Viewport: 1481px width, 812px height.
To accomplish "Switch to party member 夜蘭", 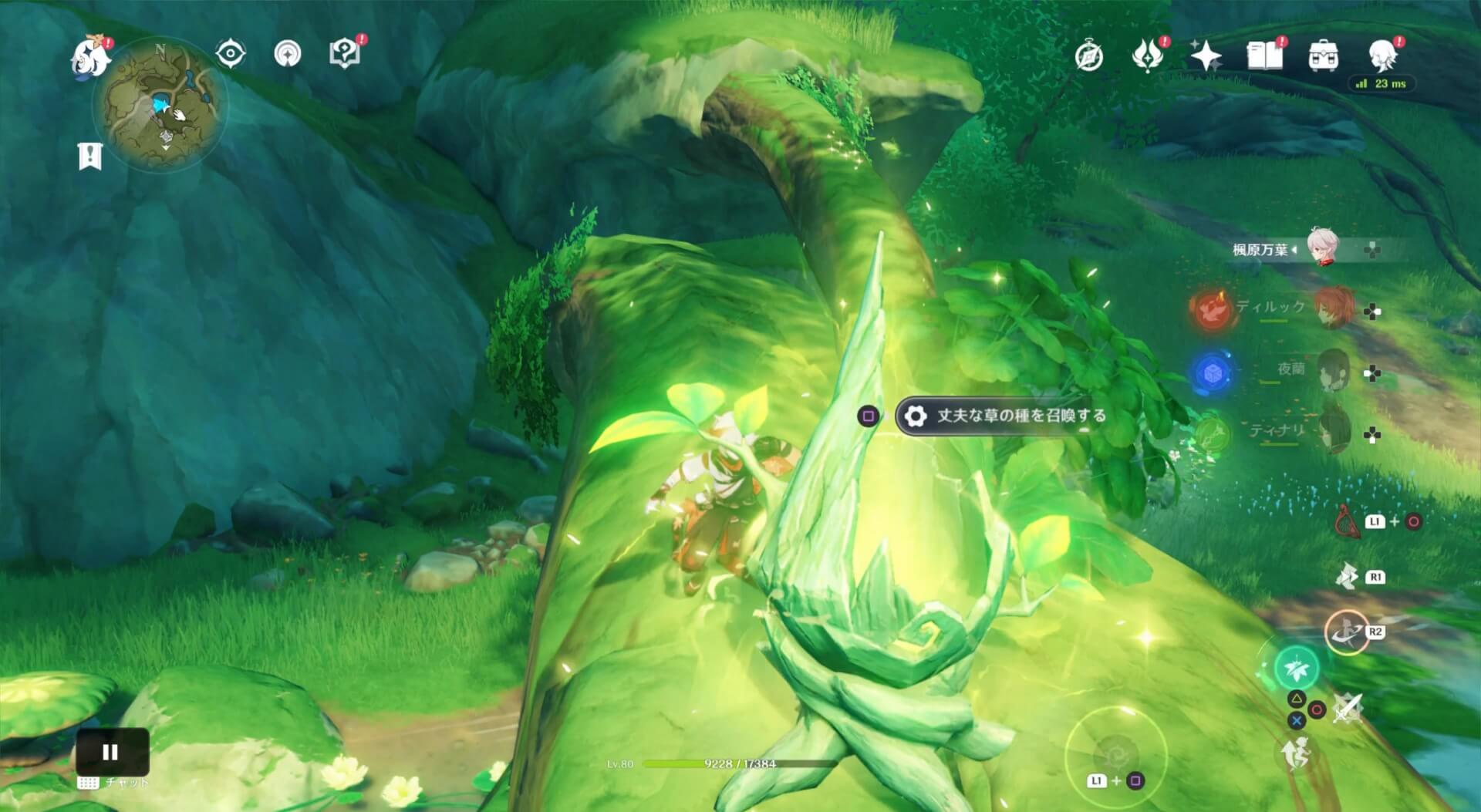I will (x=1333, y=370).
